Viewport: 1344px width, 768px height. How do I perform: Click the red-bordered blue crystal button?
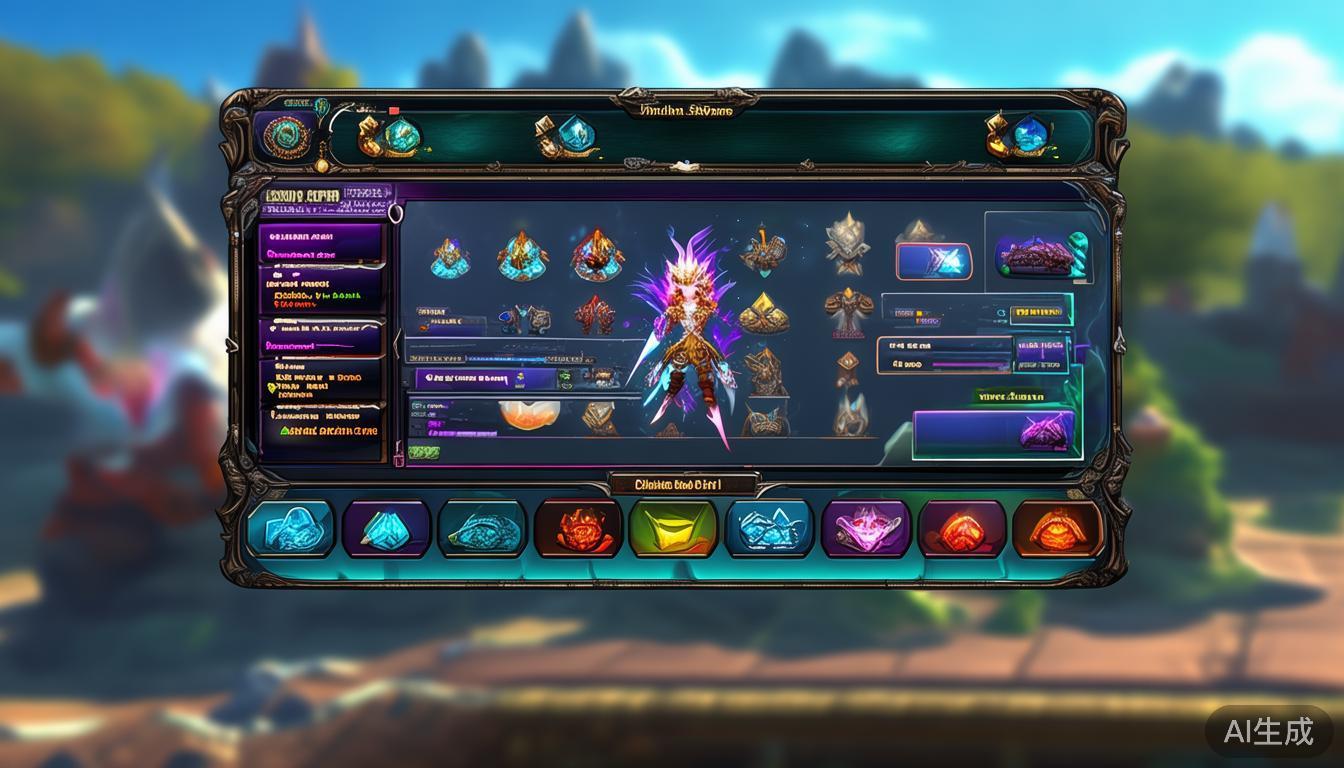click(x=934, y=261)
